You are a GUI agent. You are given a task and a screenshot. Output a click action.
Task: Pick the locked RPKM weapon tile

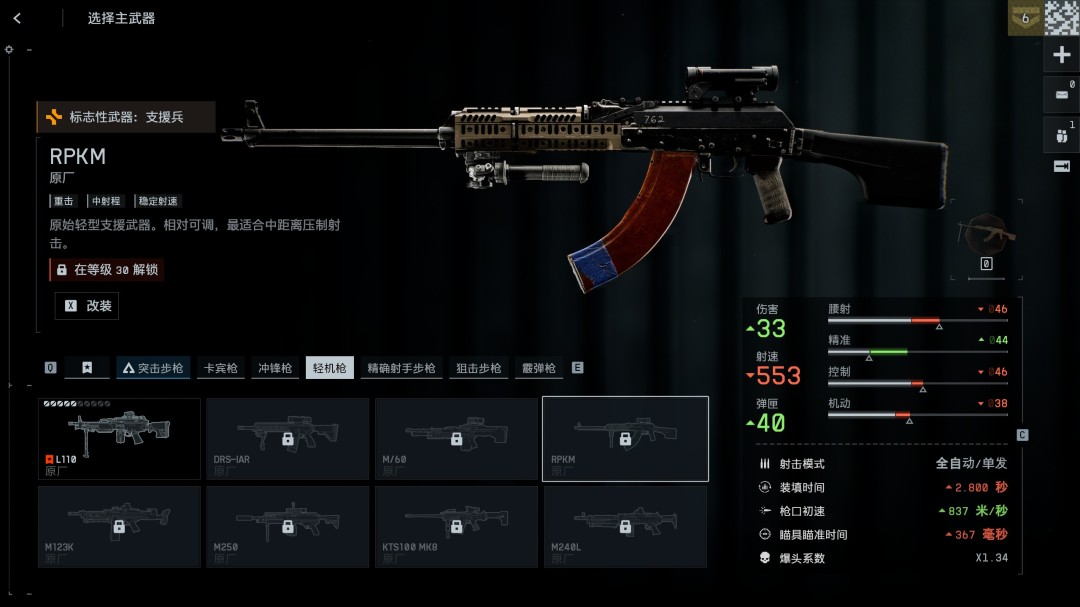[625, 438]
